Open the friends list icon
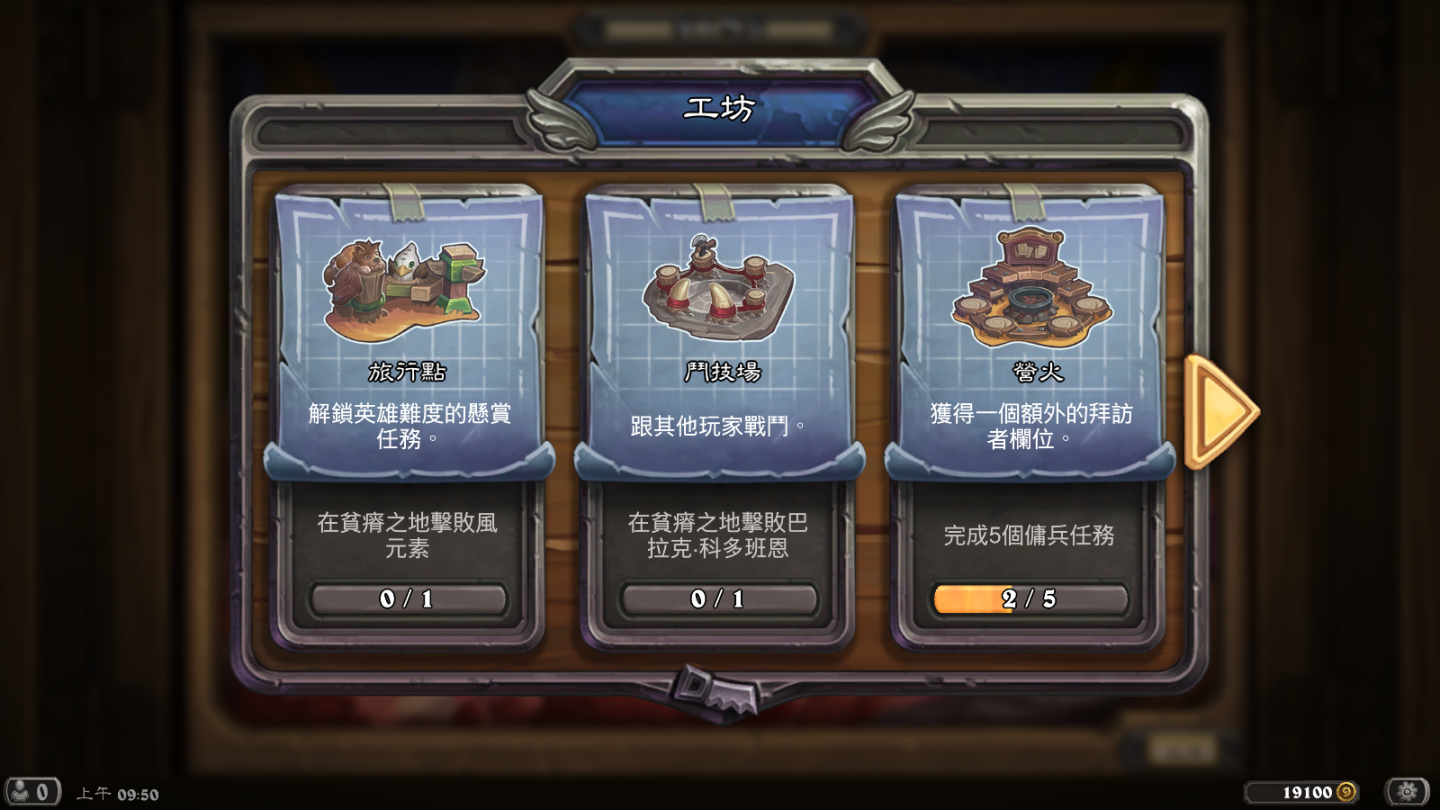 (x=31, y=792)
